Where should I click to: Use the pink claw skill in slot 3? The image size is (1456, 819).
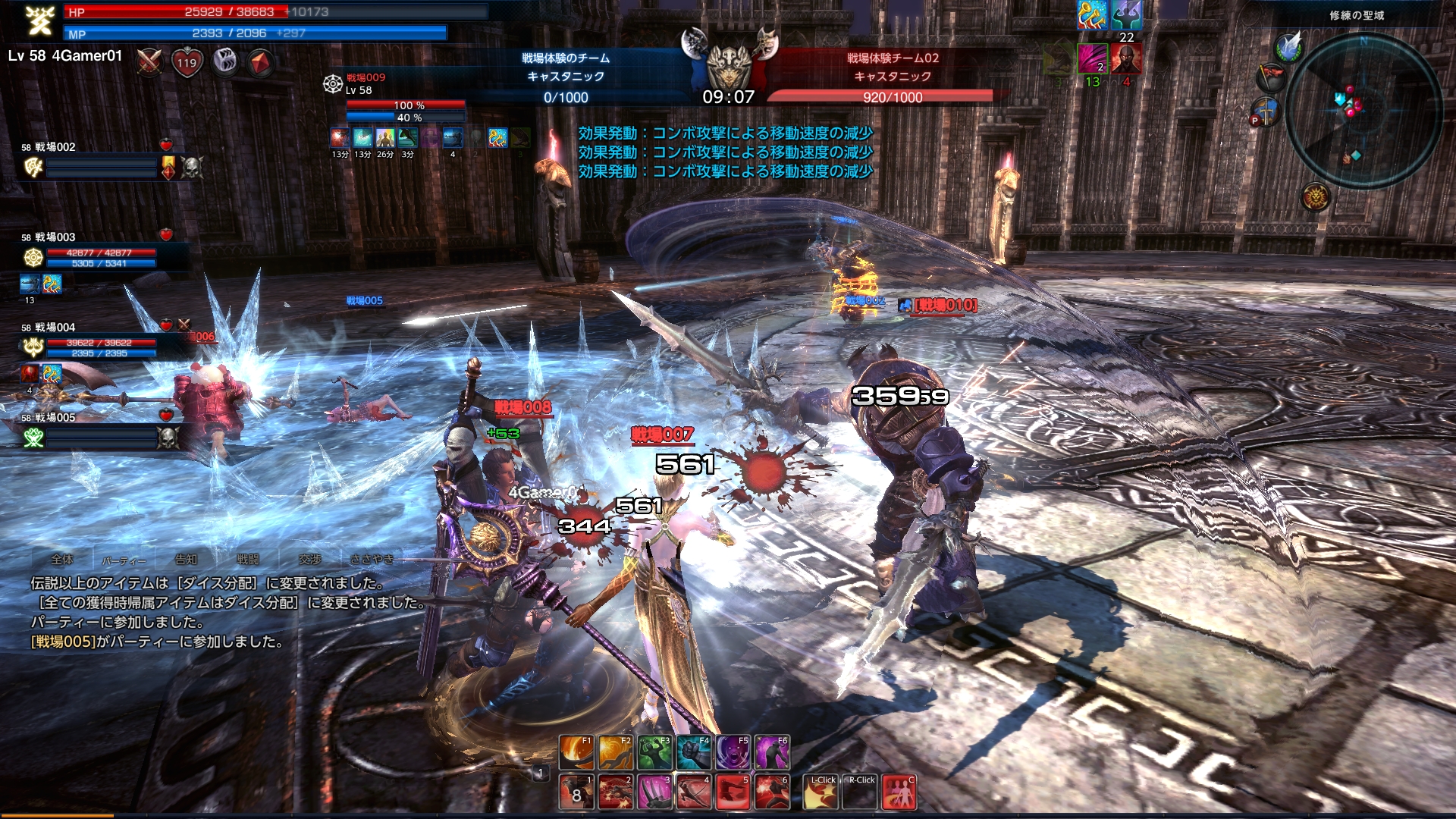coord(654,792)
